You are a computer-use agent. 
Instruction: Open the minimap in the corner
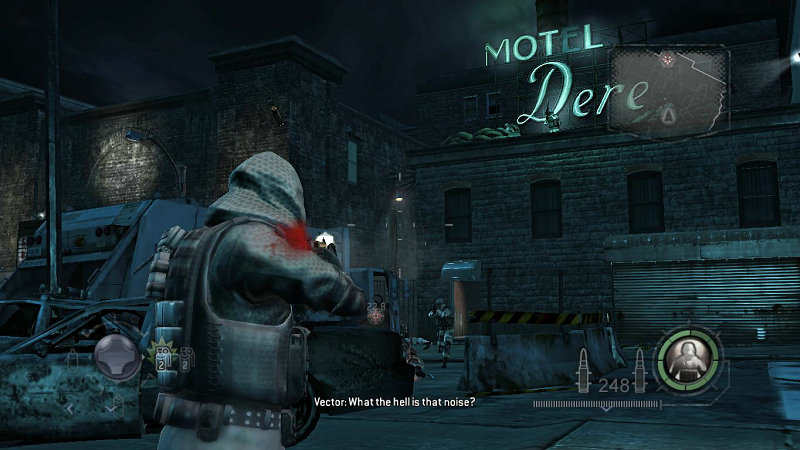(669, 91)
